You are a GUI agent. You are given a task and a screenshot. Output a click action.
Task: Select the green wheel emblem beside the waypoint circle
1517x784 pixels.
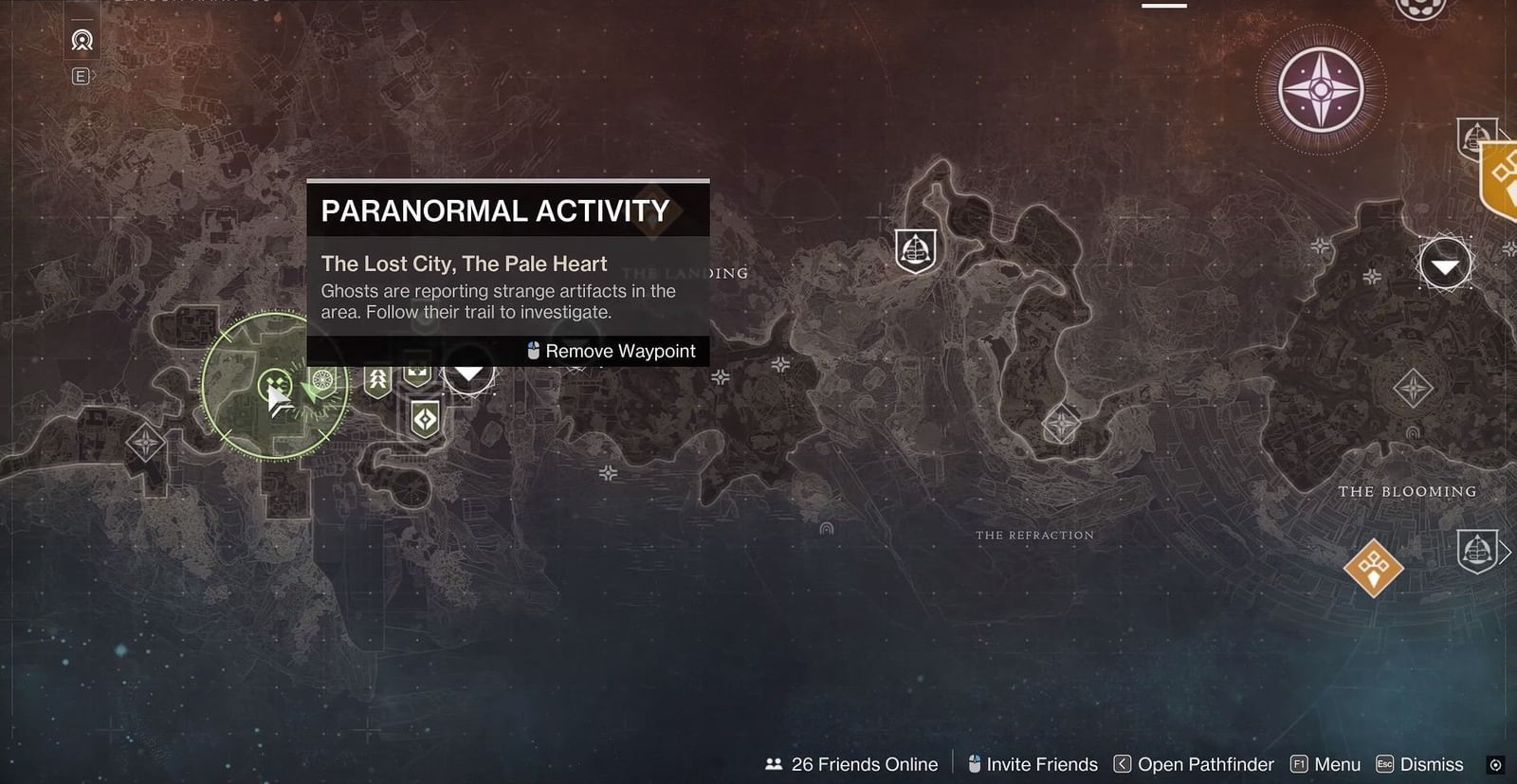click(324, 382)
